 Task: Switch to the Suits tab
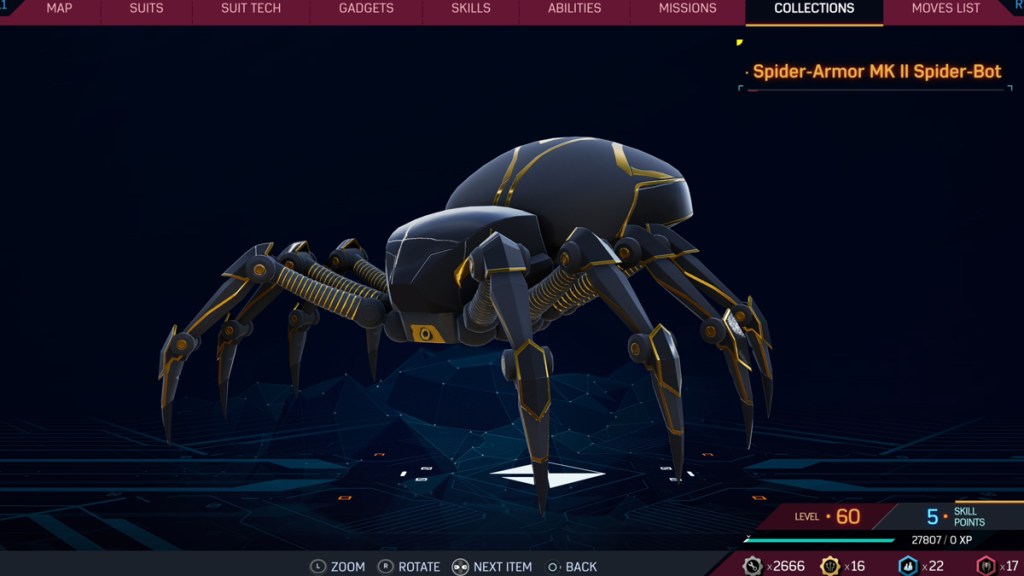pos(147,9)
